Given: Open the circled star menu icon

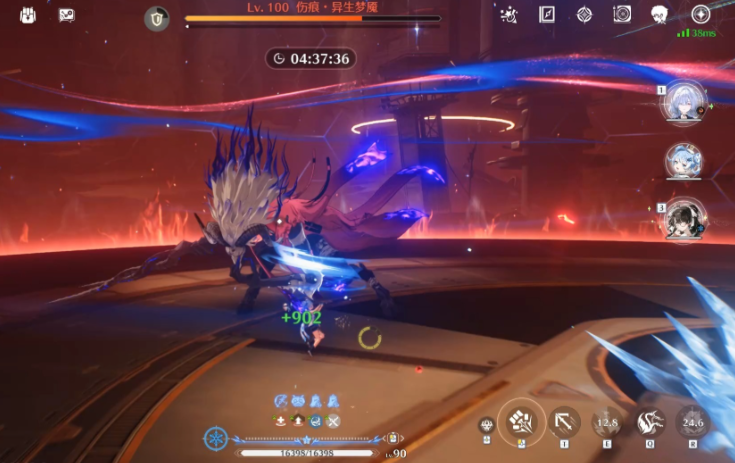Looking at the screenshot, I should [701, 14].
